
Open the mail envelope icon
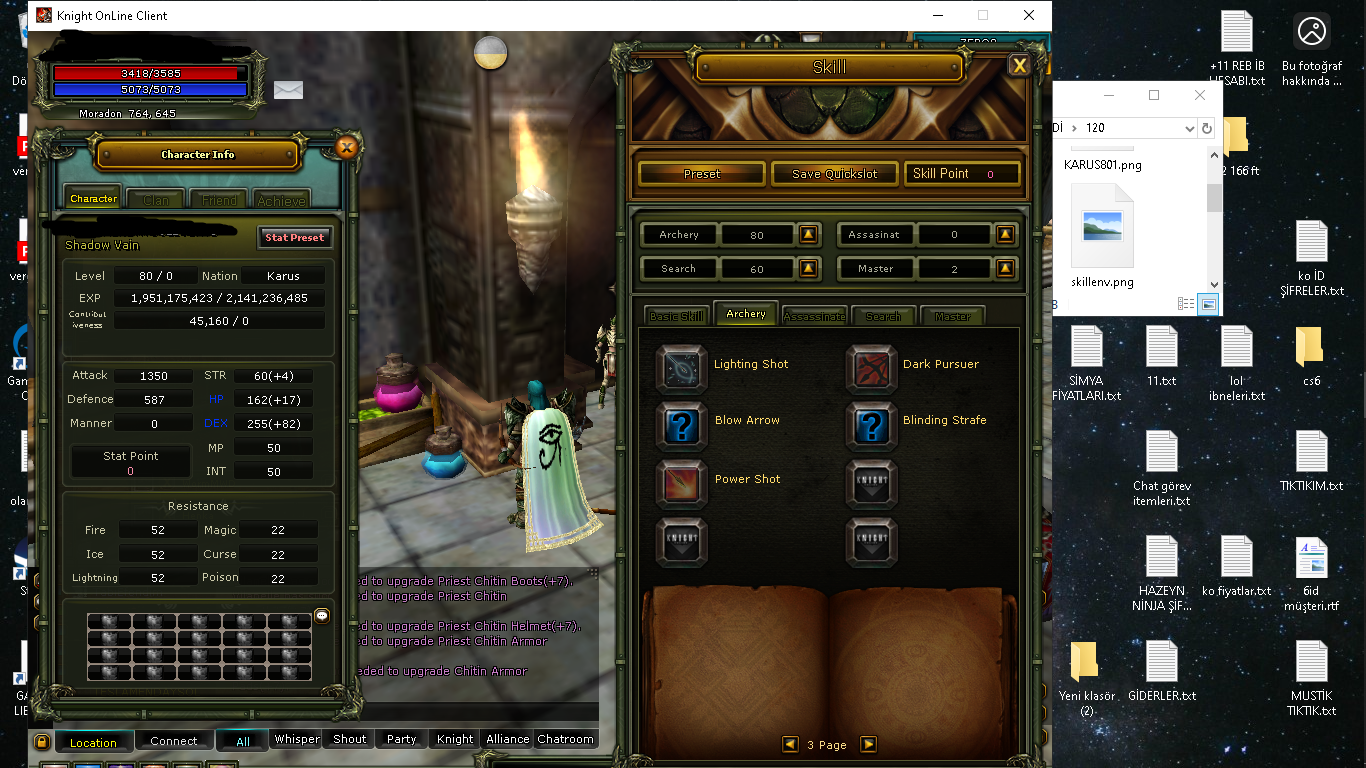(x=288, y=90)
